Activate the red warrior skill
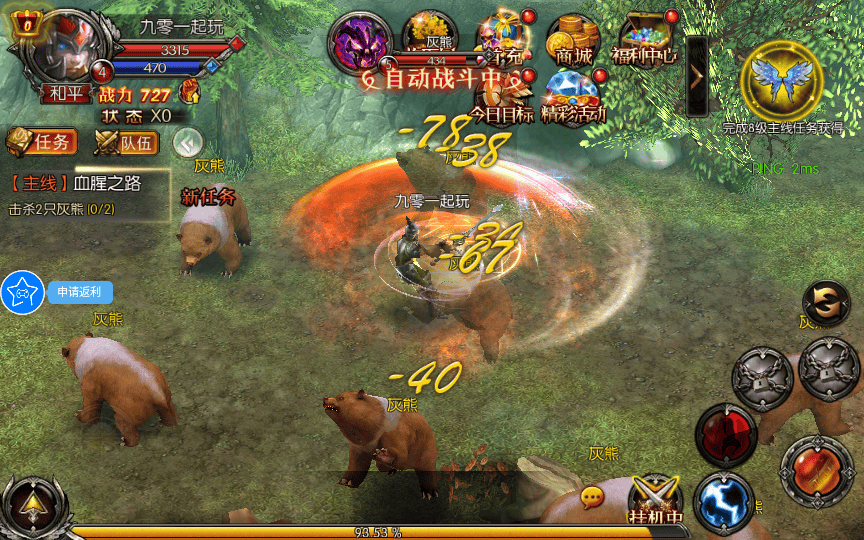Screen dimensions: 864x540 [726, 435]
